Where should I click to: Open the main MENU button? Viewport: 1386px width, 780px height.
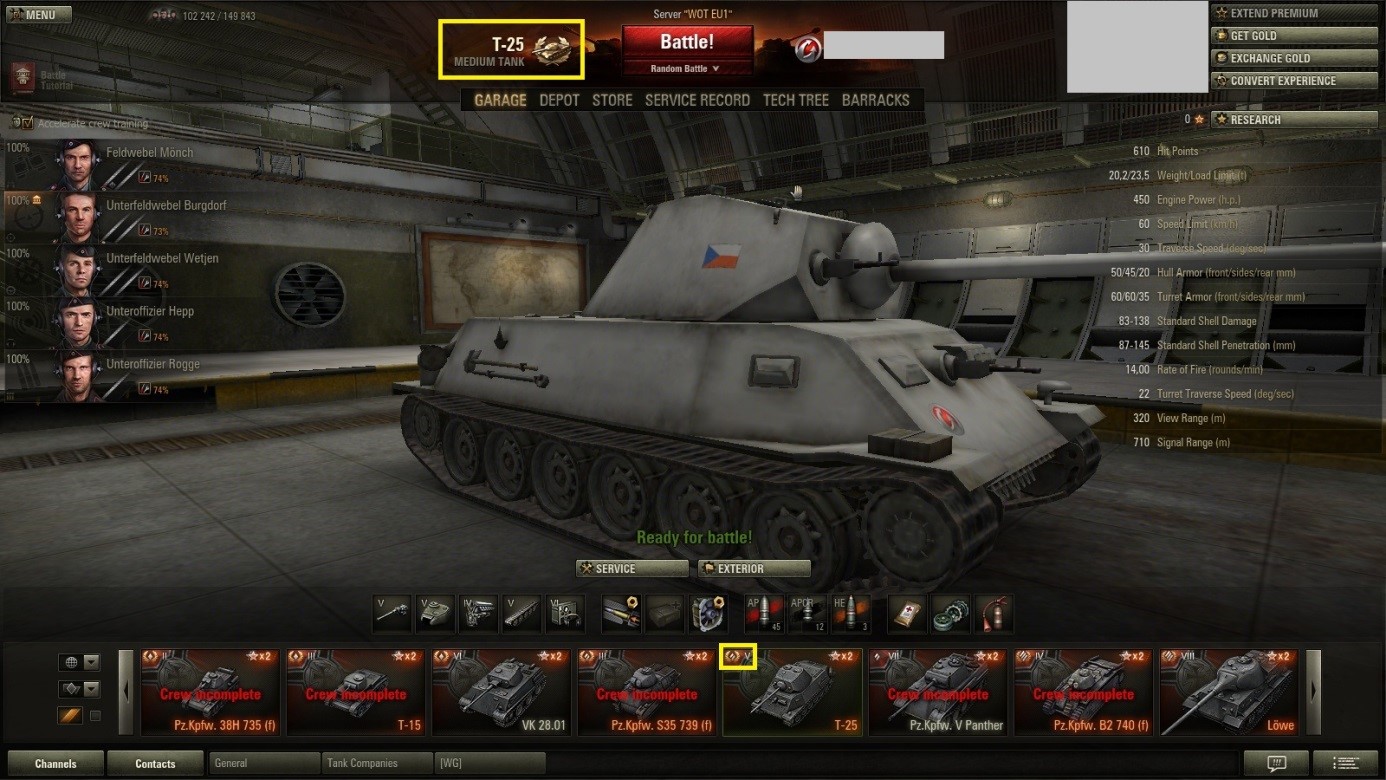coord(39,15)
